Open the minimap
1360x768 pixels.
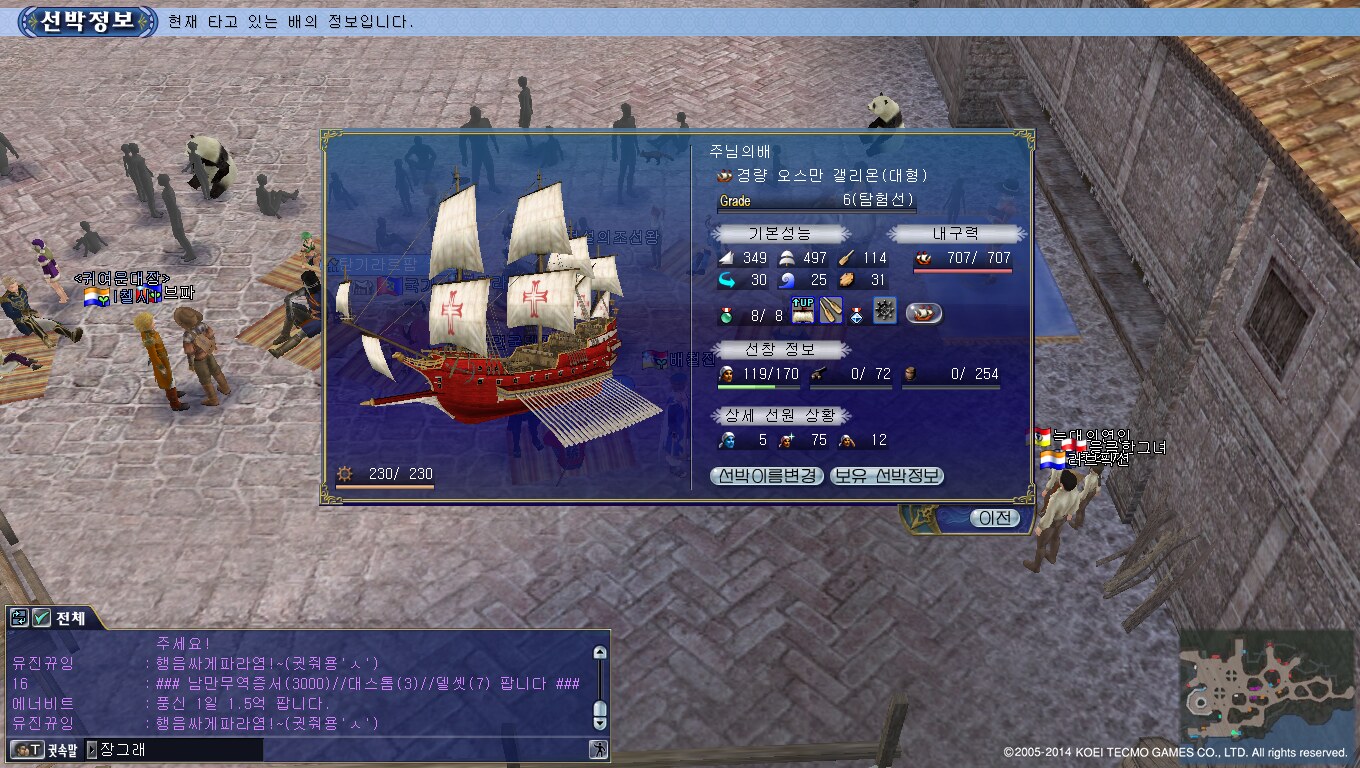(1265, 686)
